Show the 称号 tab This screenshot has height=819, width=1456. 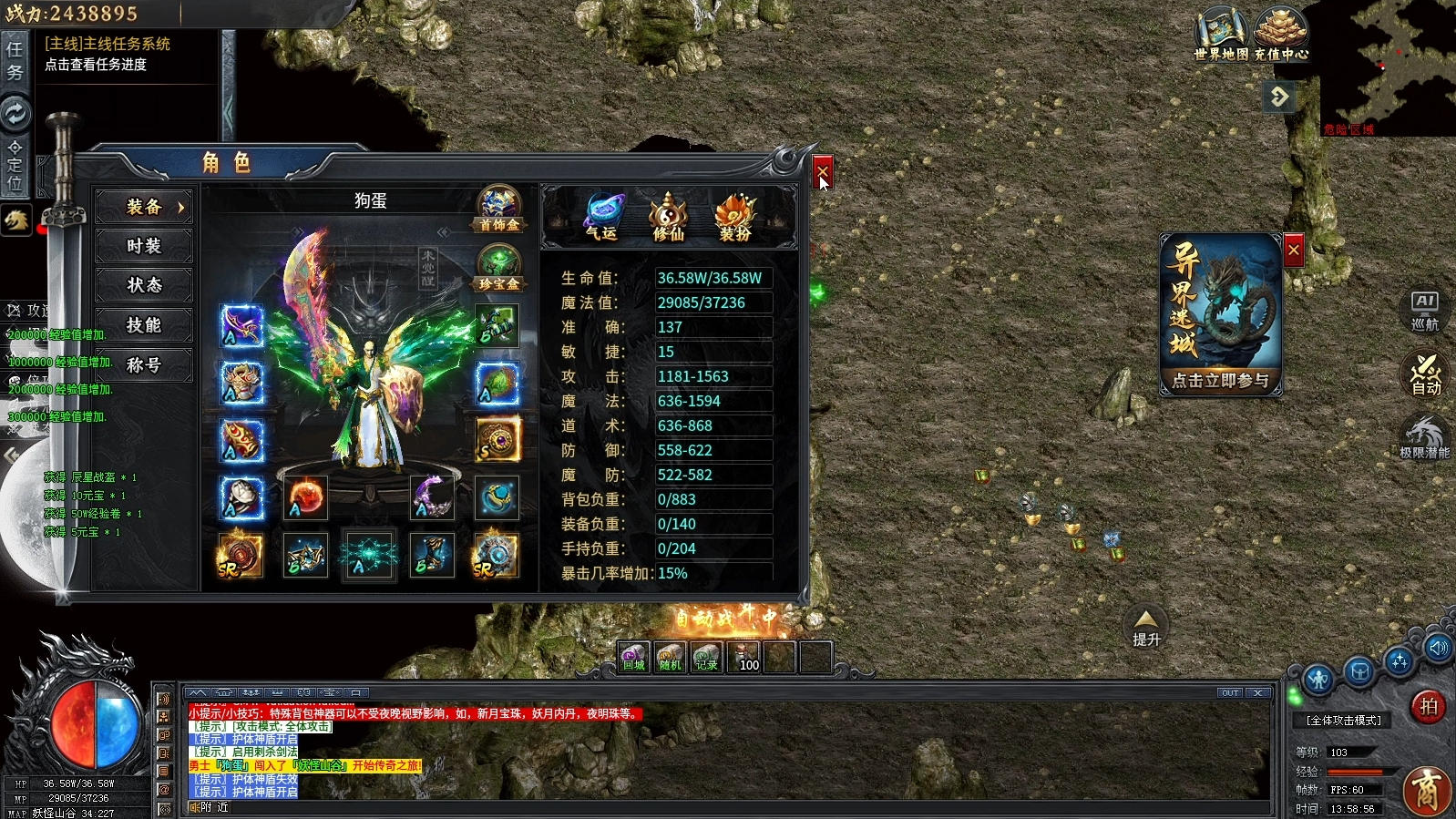coord(144,365)
